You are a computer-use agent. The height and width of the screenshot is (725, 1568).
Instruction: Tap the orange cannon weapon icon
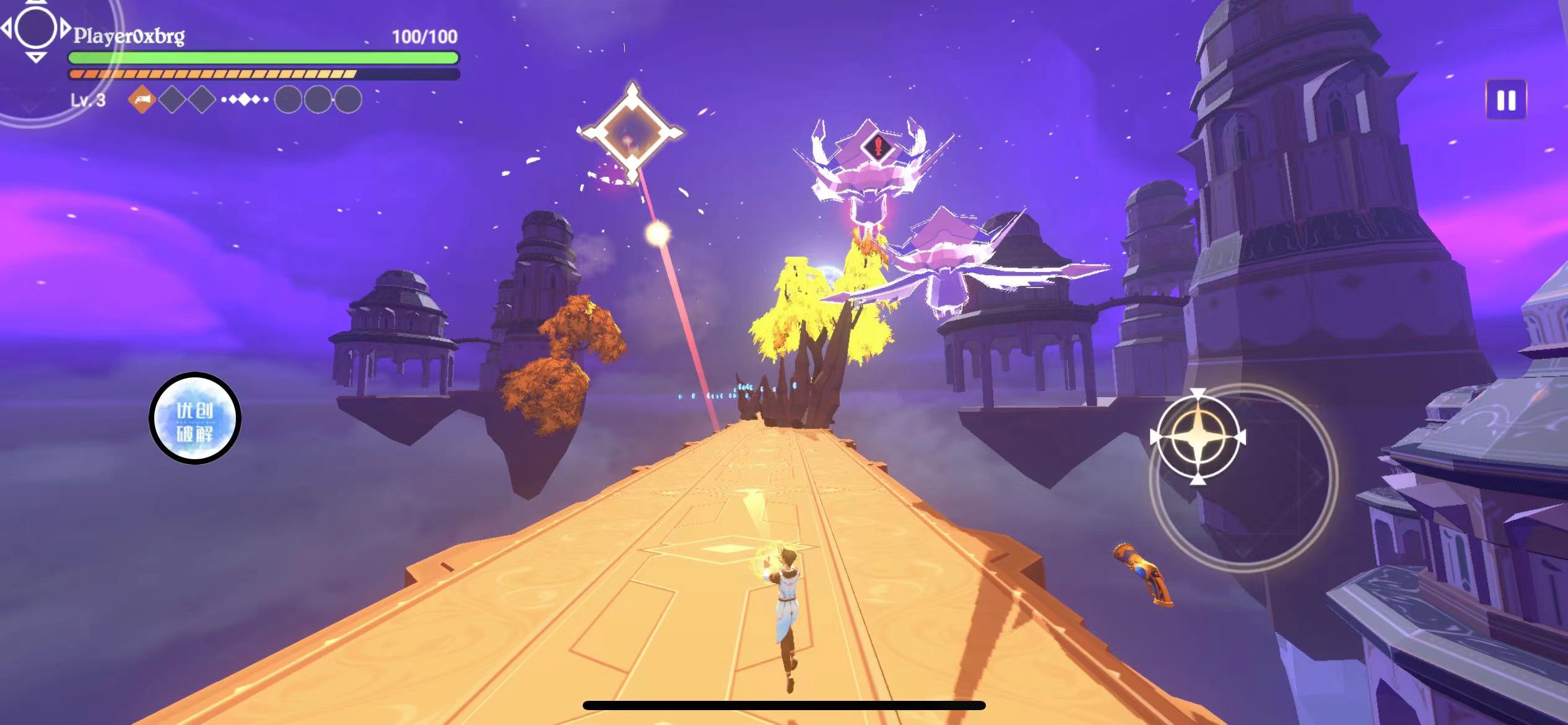[x=1143, y=573]
